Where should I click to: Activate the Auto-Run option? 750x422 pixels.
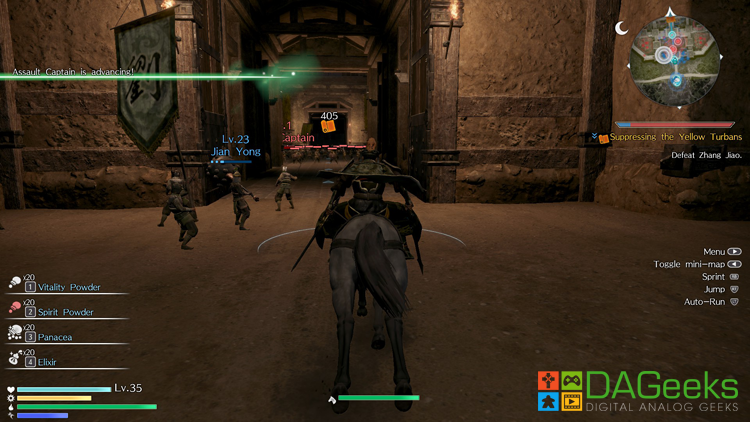(711, 301)
